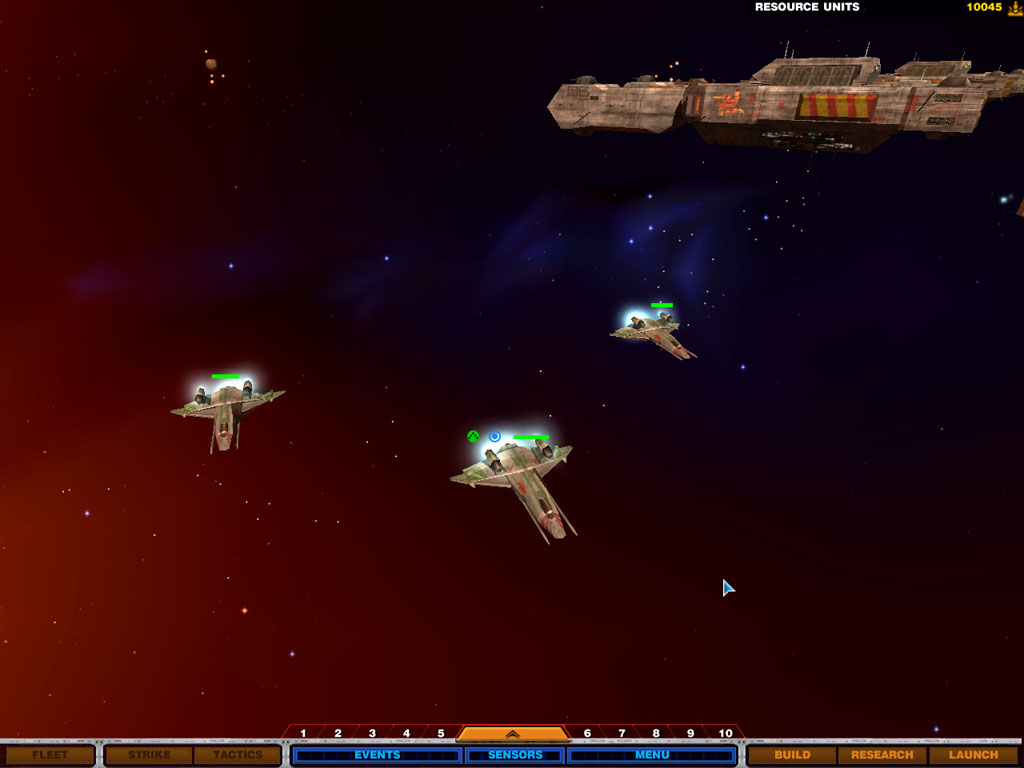Switch to the Sensors manager view

[515, 755]
